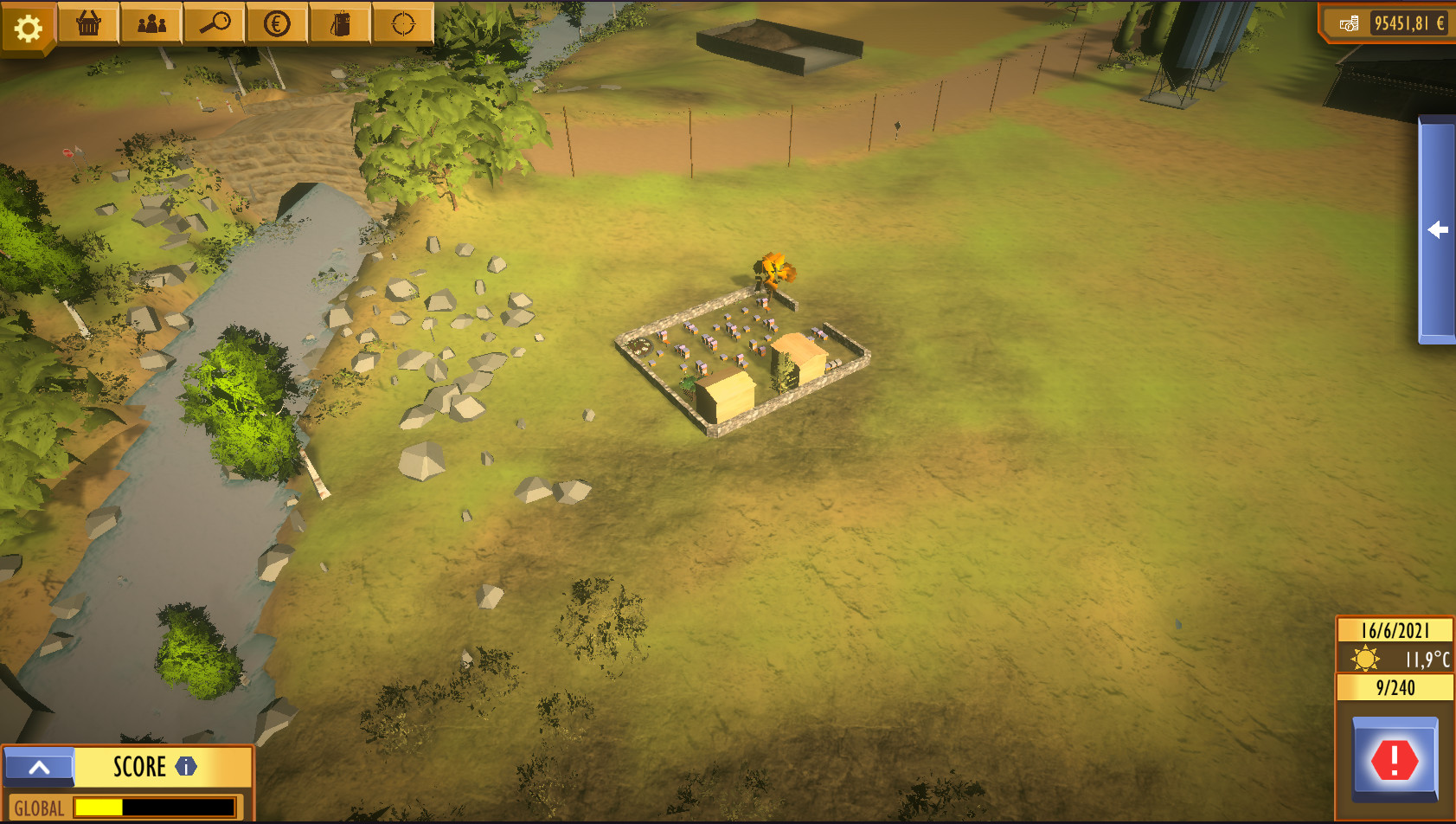
Task: Expand the 9/240 counter panel
Action: [1395, 688]
